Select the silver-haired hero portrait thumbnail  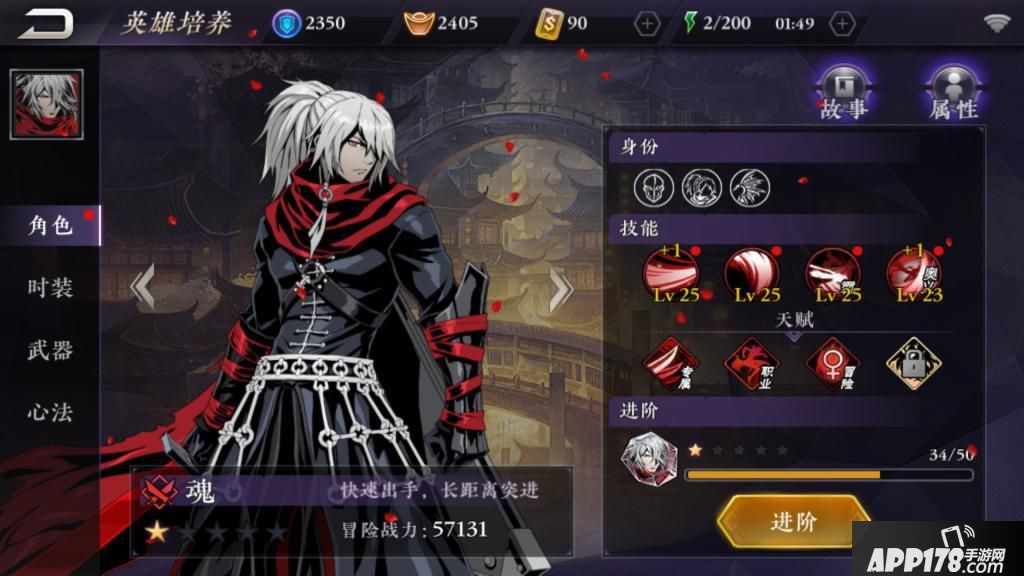[x=47, y=104]
